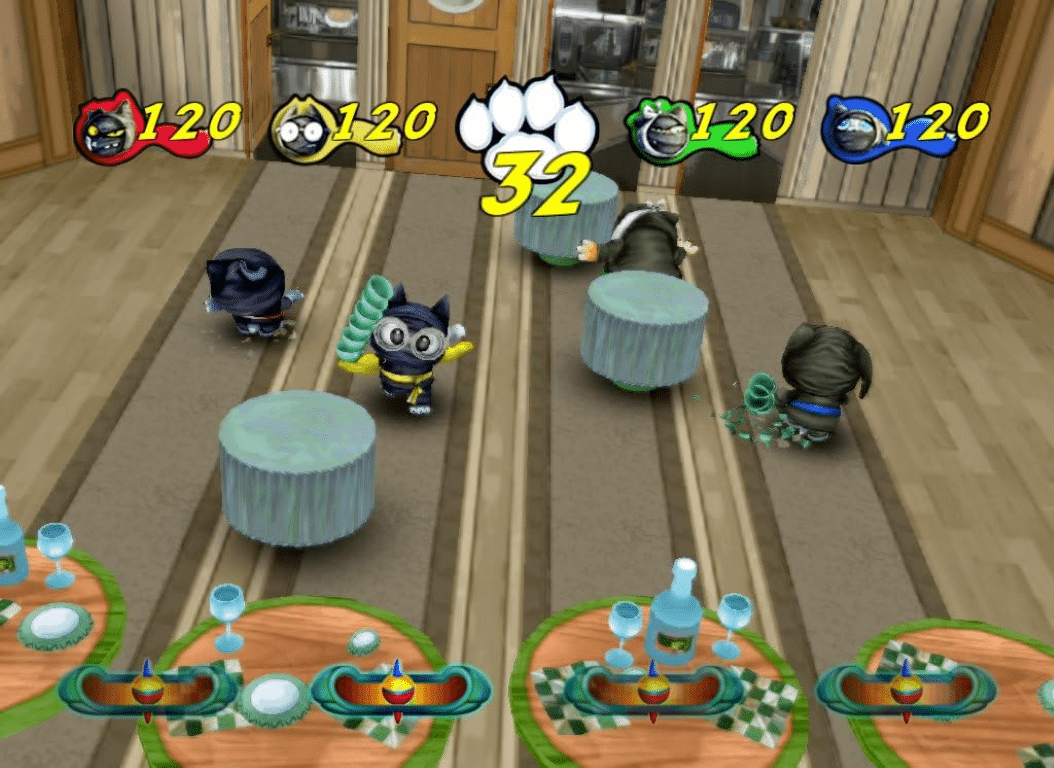Select the red player's cat portrait
The image size is (1054, 768).
coord(108,127)
